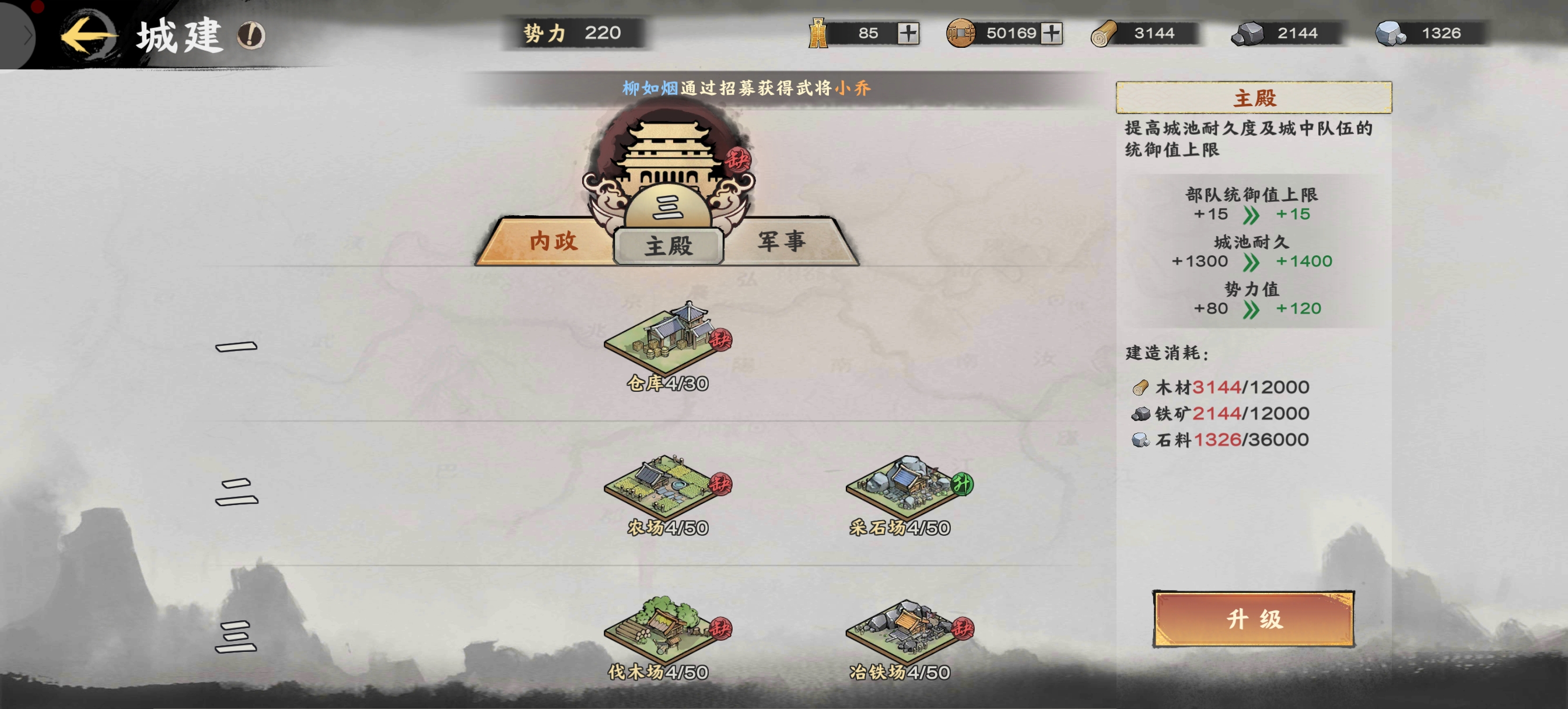
Task: Add more gold tokens with the plus button
Action: coord(908,33)
